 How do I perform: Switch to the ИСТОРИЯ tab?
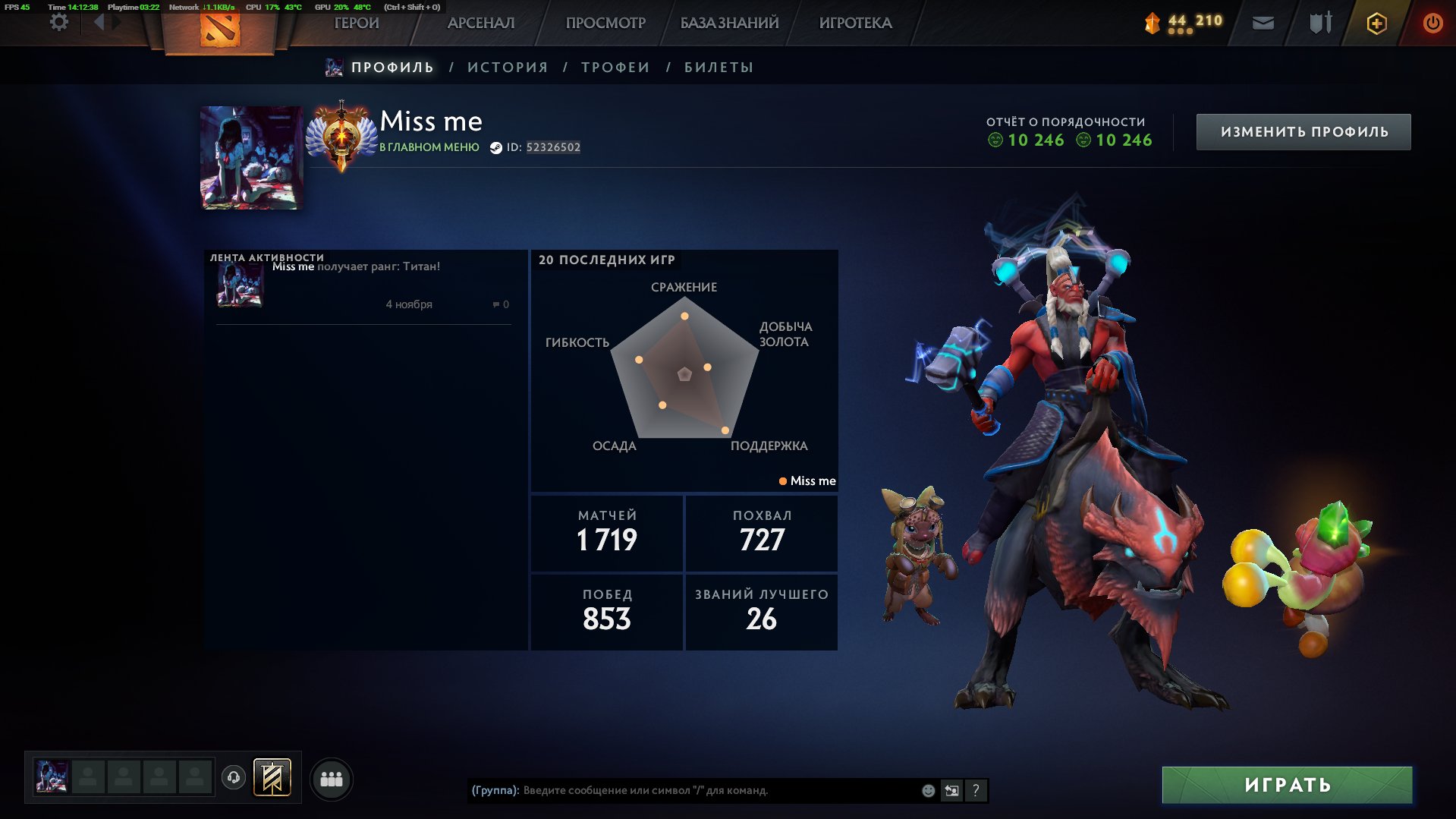coord(508,67)
